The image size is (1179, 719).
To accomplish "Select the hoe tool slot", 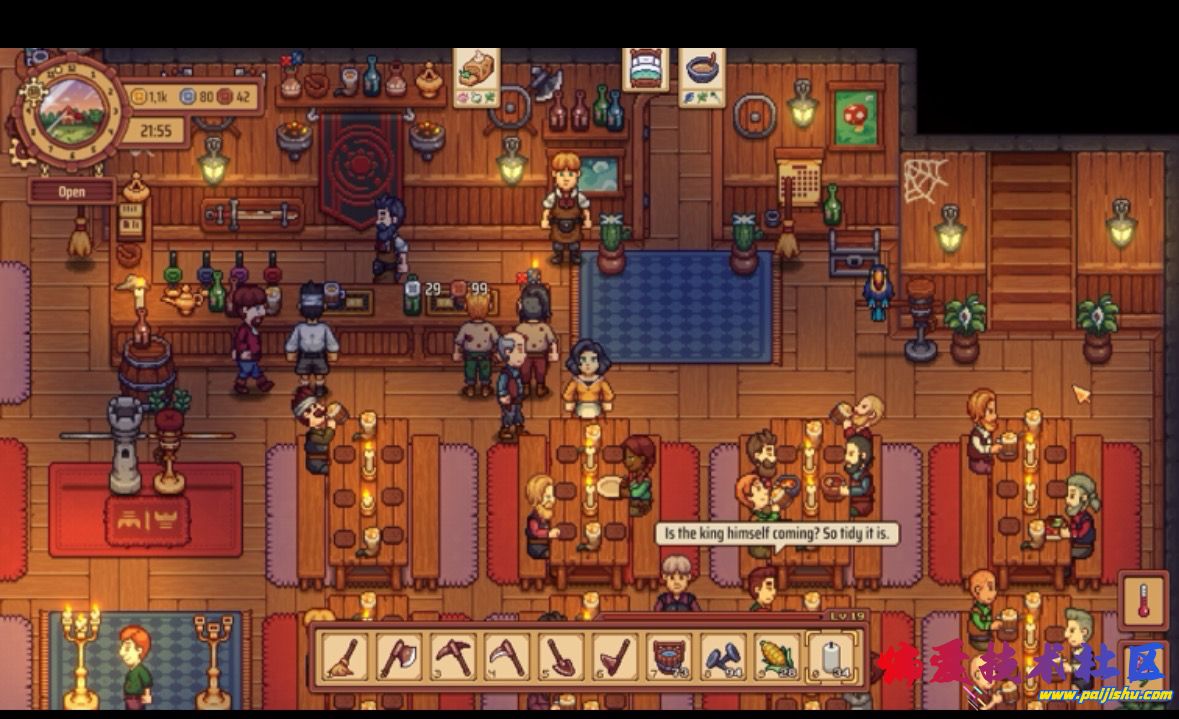I will (615, 657).
